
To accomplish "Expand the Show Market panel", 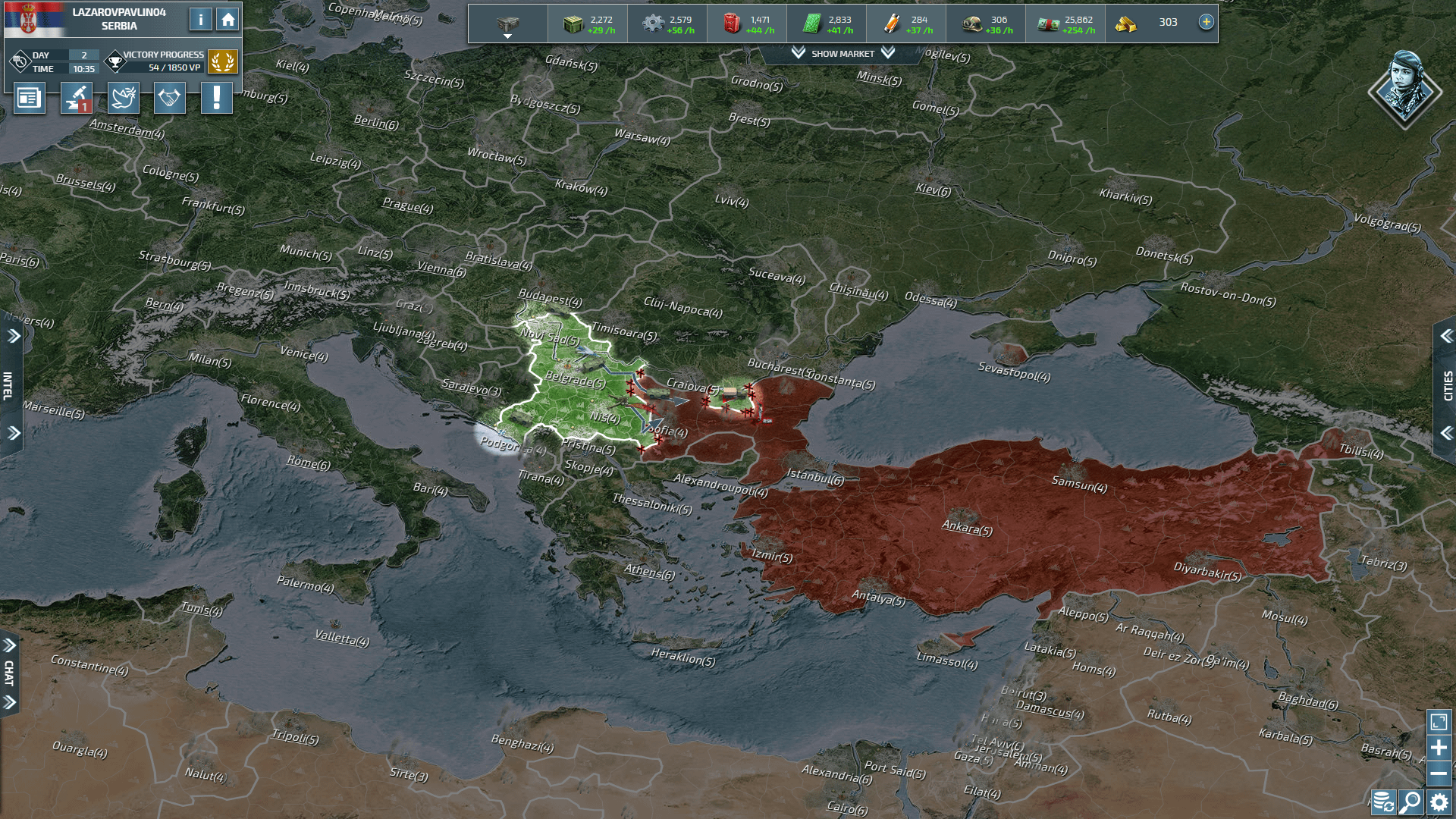I will click(843, 54).
